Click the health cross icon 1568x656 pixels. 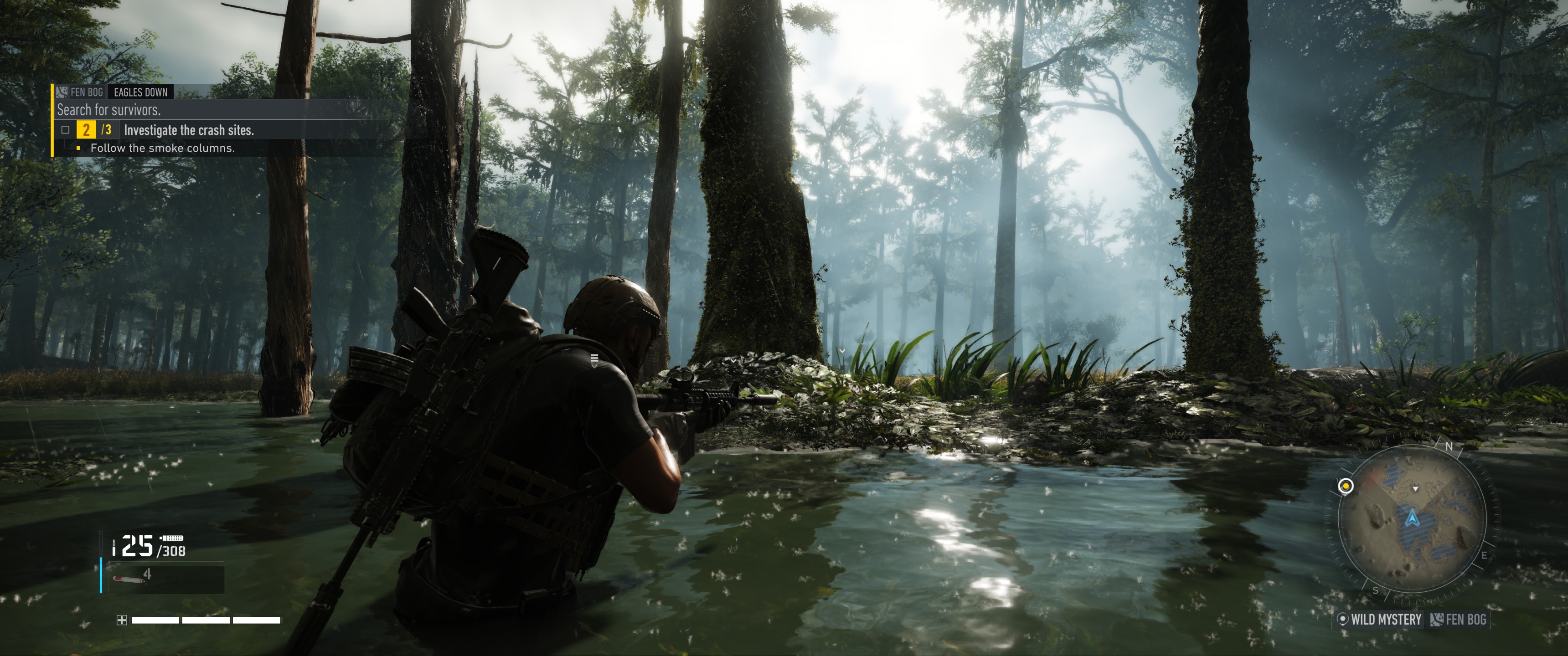122,620
